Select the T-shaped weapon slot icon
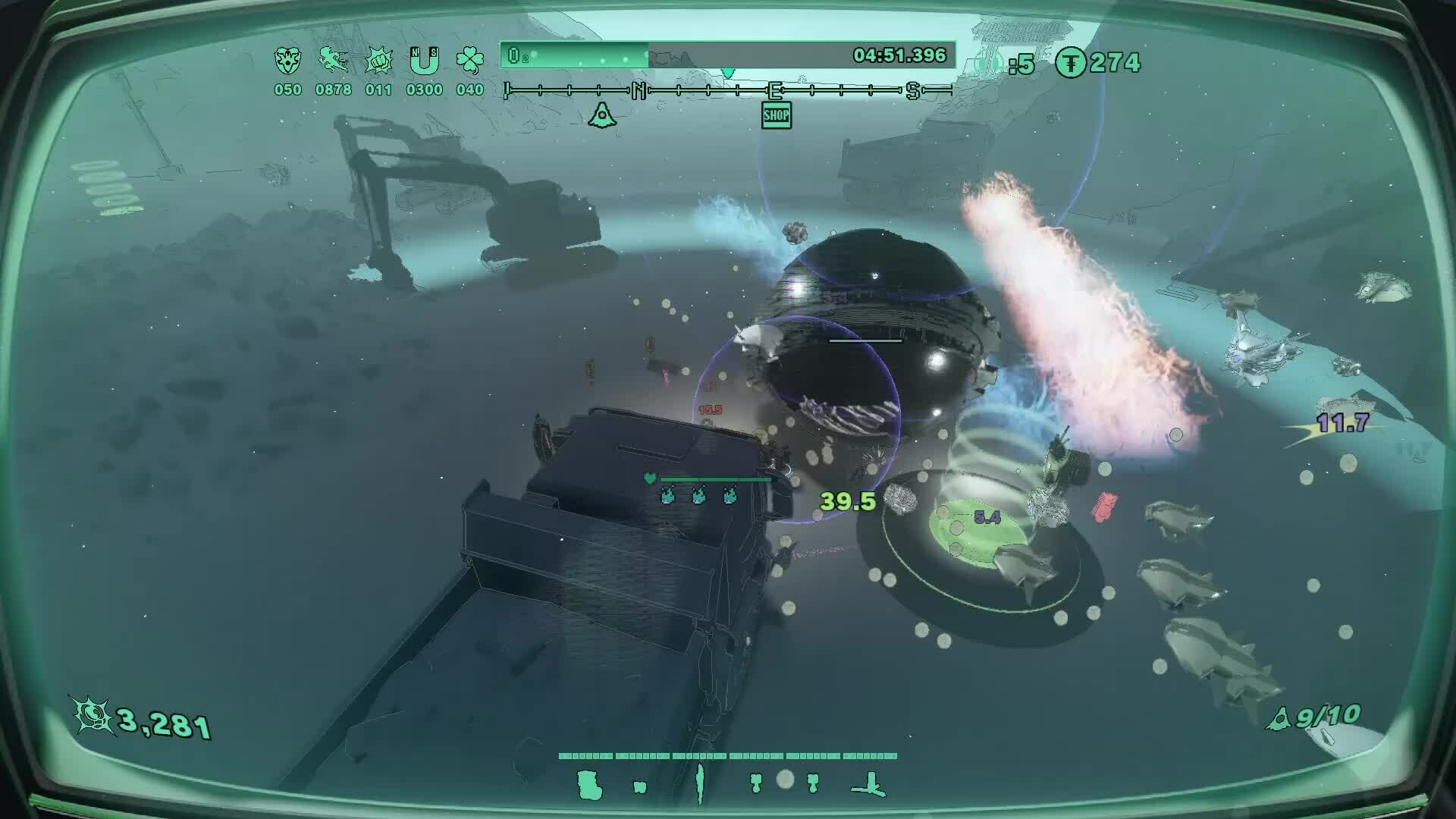This screenshot has height=819, width=1456. coord(870,786)
